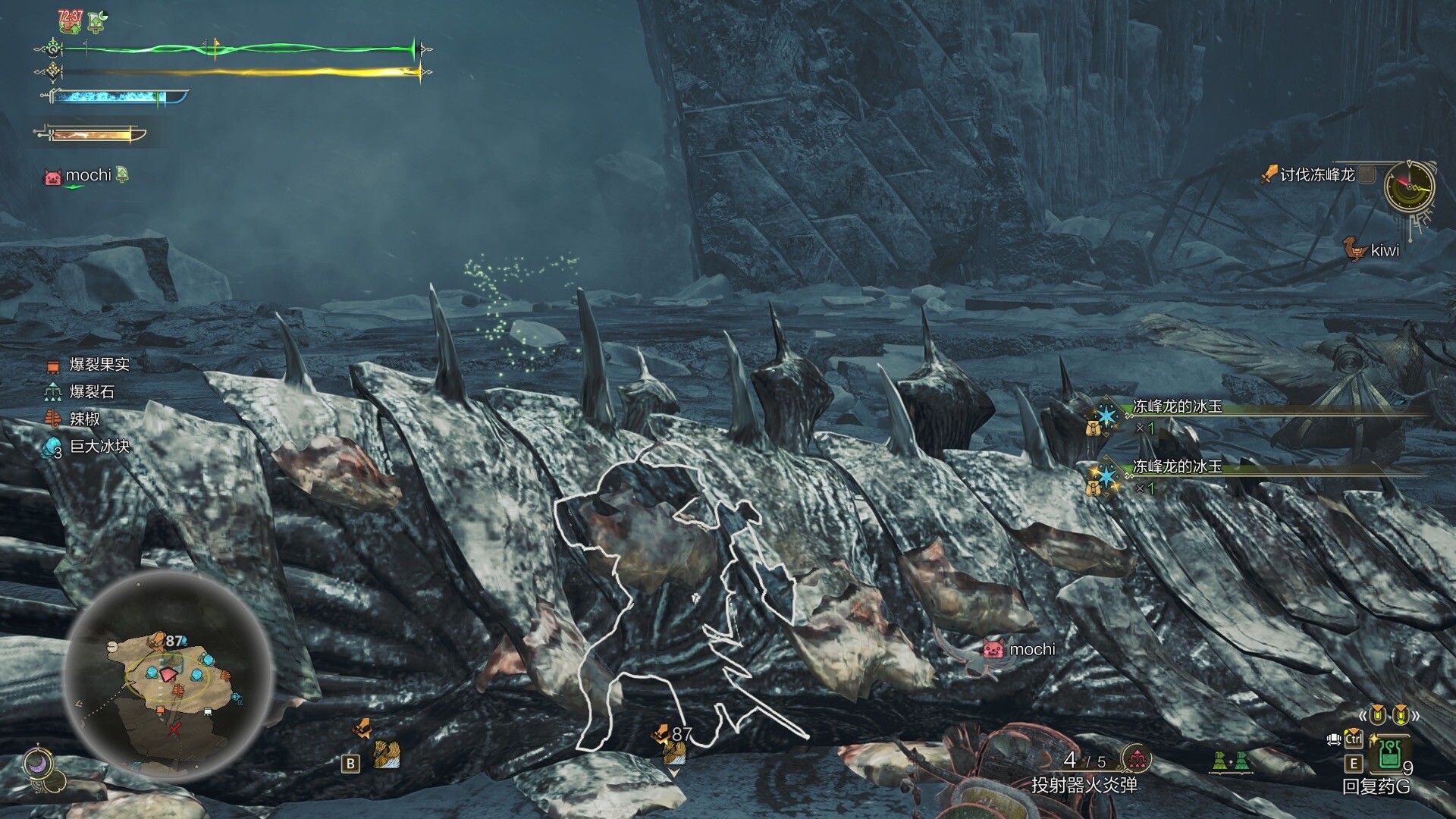
Task: Choose the 辣椒 entry
Action: pyautogui.click(x=84, y=419)
